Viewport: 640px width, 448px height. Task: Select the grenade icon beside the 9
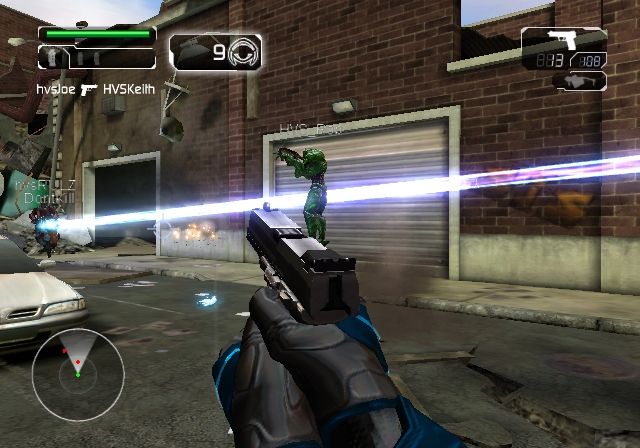[x=243, y=52]
